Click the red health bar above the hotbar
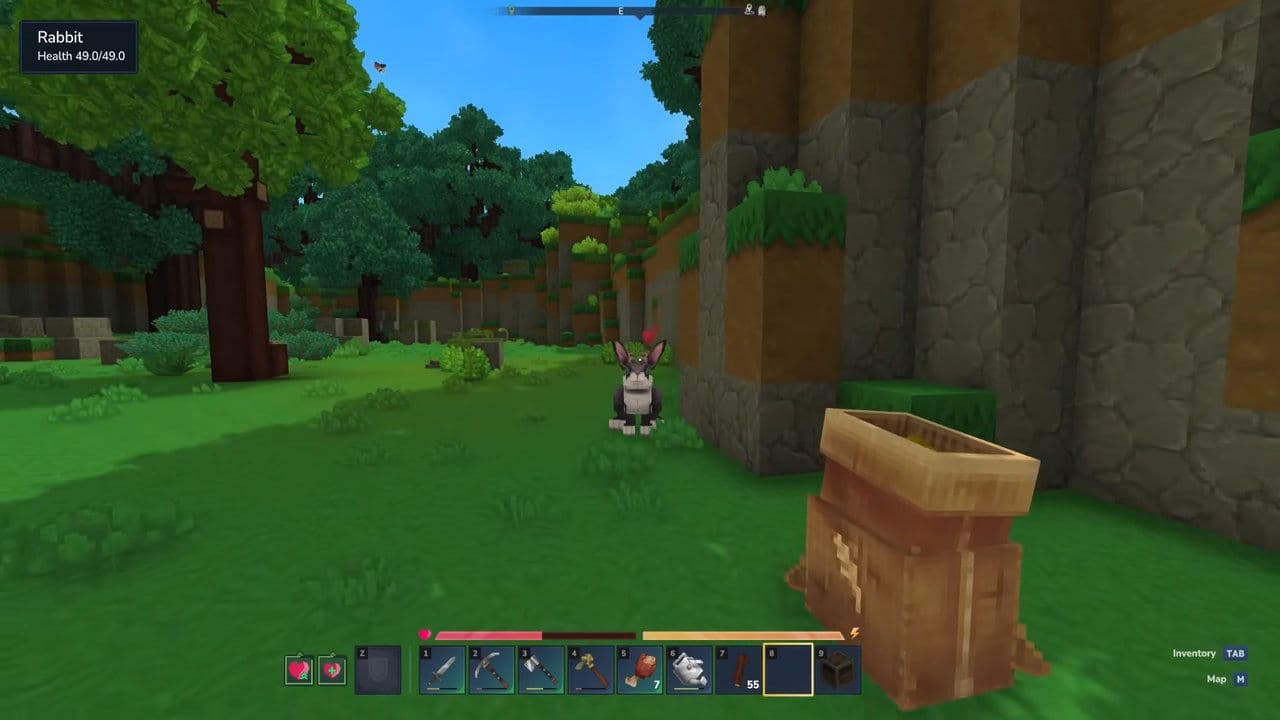 pos(490,633)
